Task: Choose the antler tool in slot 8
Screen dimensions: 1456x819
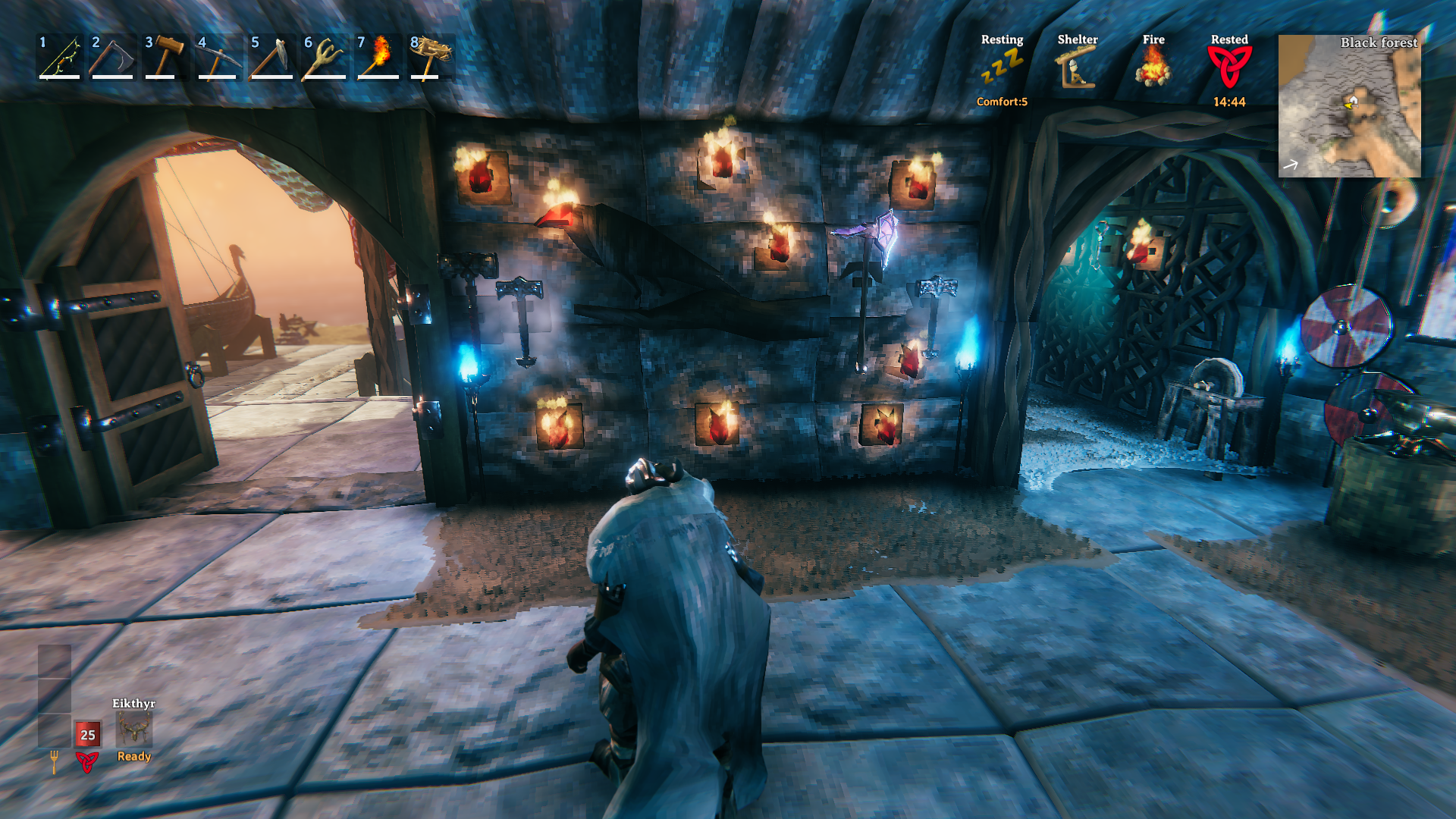Action: click(x=431, y=57)
